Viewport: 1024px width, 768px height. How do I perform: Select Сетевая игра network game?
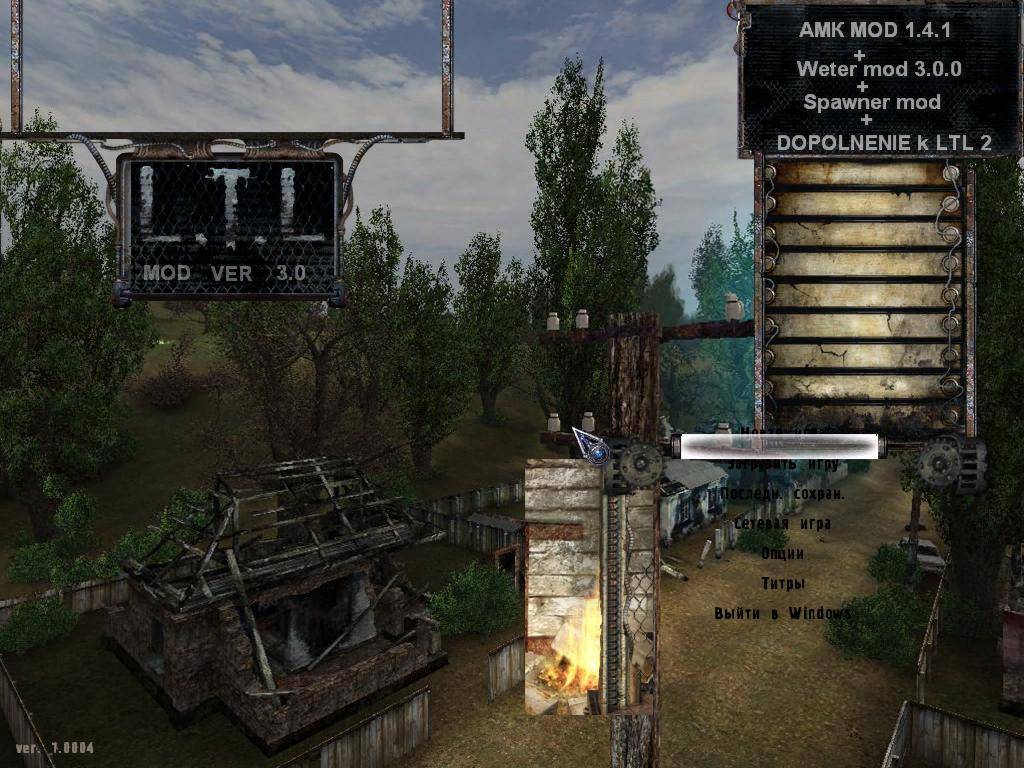coord(782,523)
